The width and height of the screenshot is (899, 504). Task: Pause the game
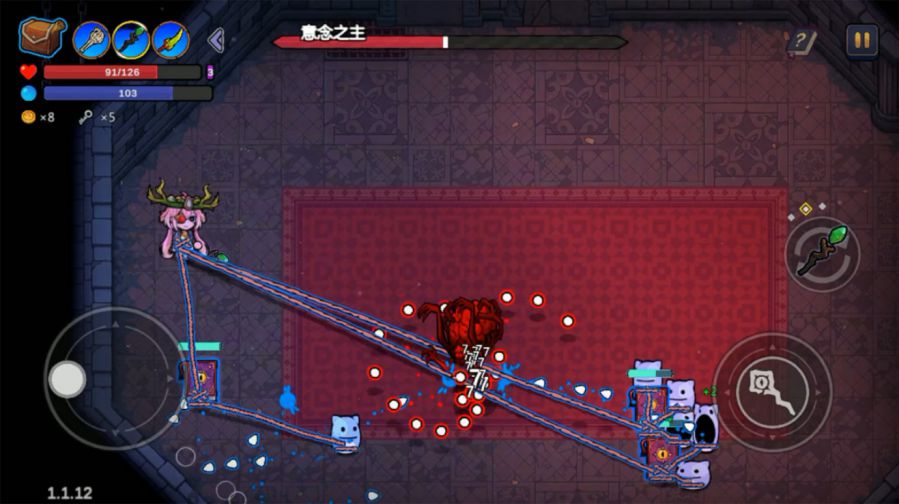[861, 40]
